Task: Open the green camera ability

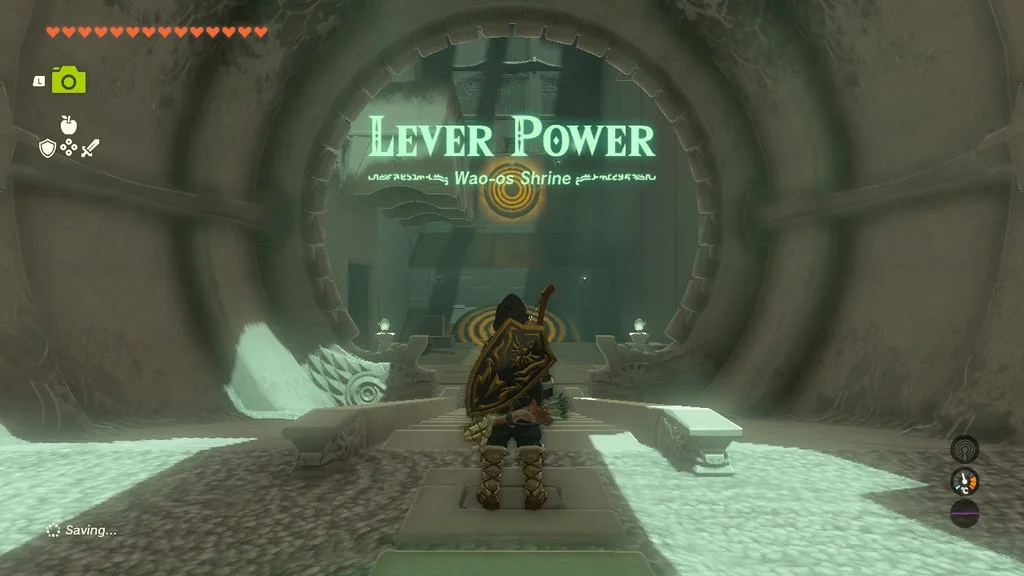Action: [69, 80]
